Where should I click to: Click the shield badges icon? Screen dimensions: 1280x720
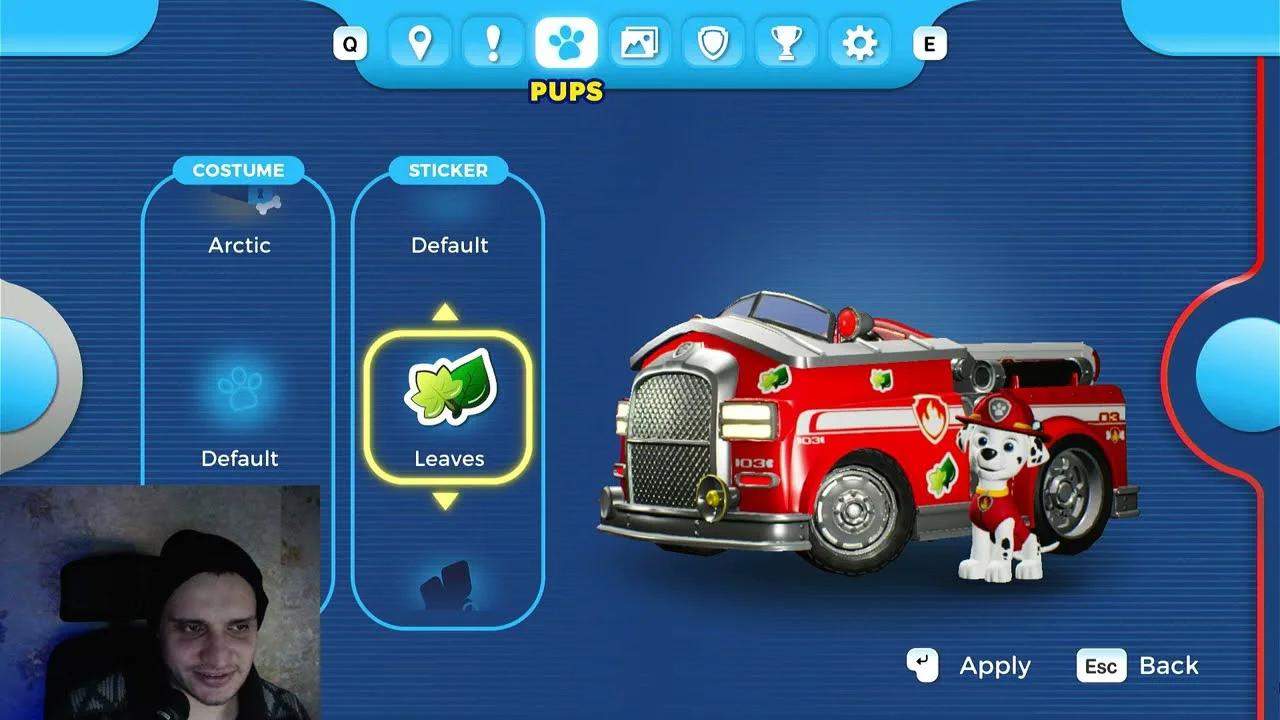pos(712,43)
